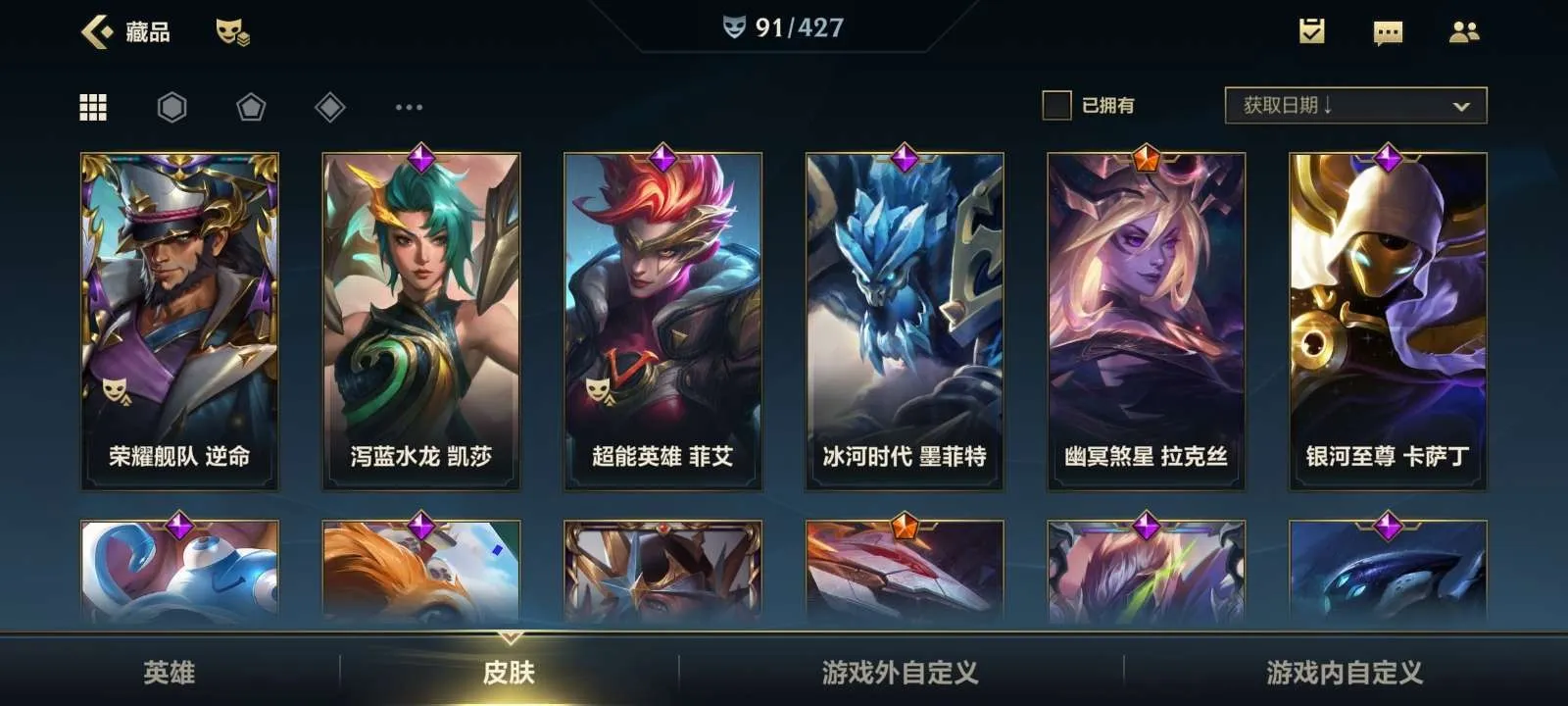Screen dimensions: 1568x706
Task: Select the 幽冥煞星 拉克丝 skin card
Action: (1146, 321)
